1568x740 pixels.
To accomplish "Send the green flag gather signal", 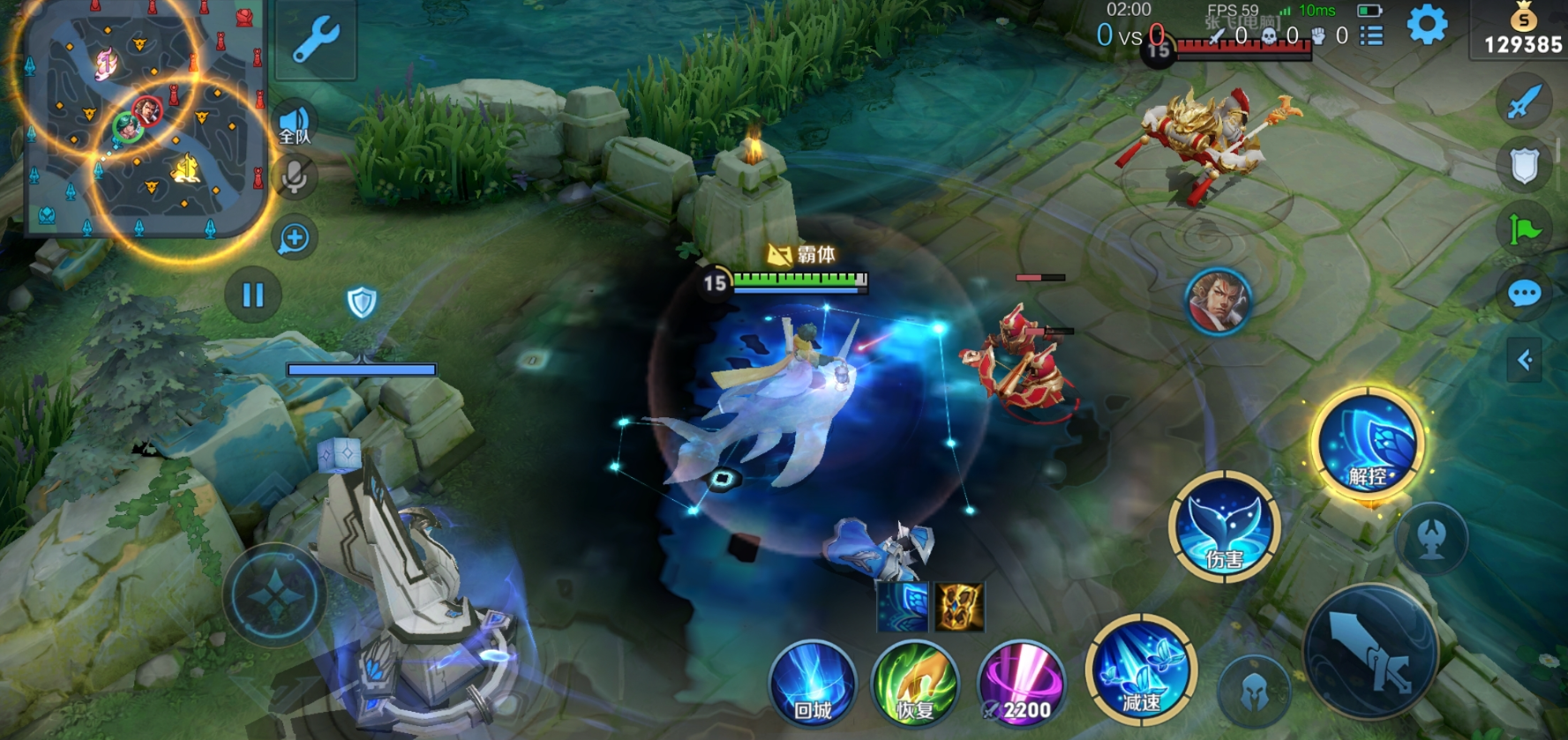I will [x=1524, y=230].
